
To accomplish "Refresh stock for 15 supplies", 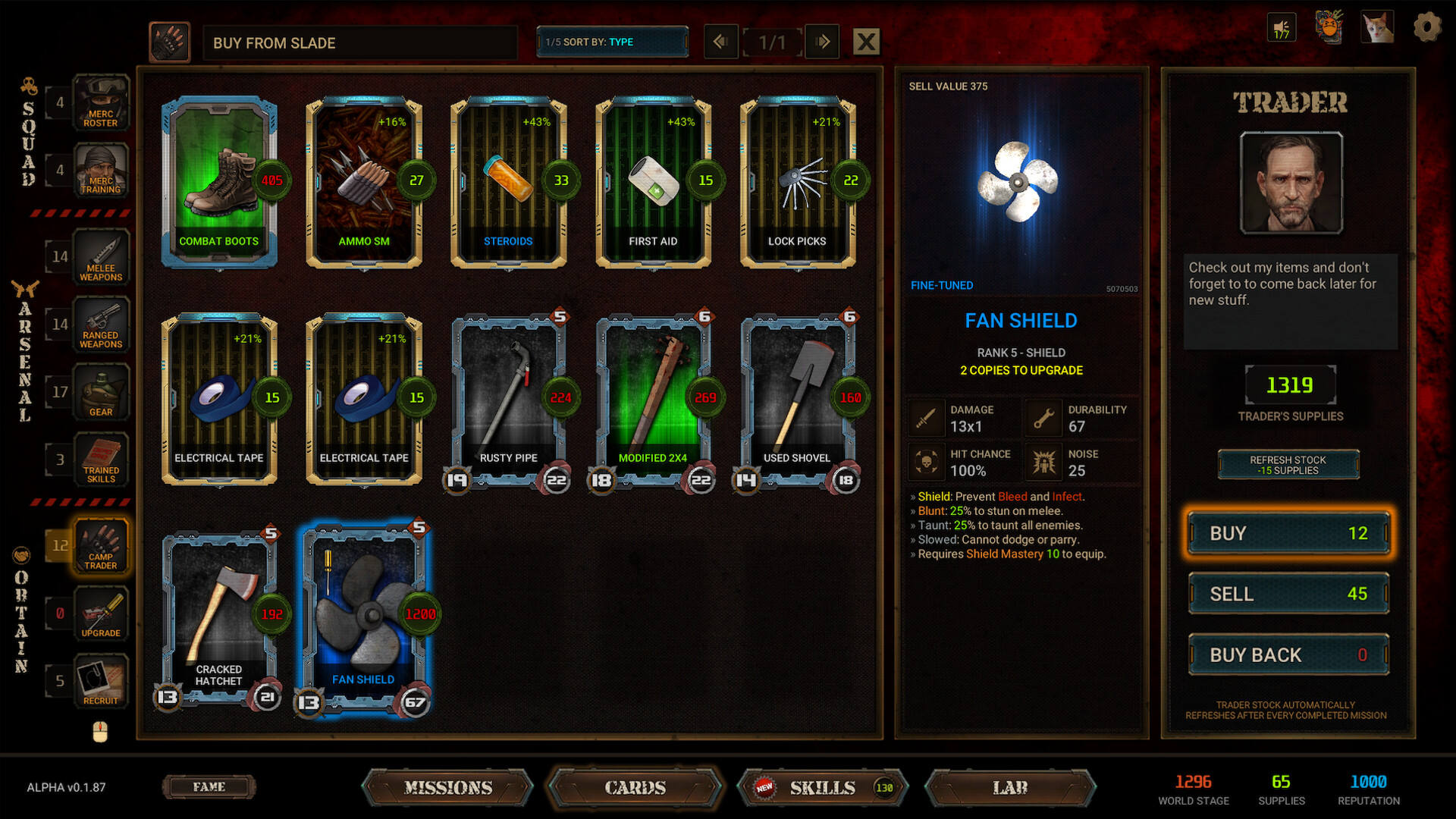I will click(1288, 465).
